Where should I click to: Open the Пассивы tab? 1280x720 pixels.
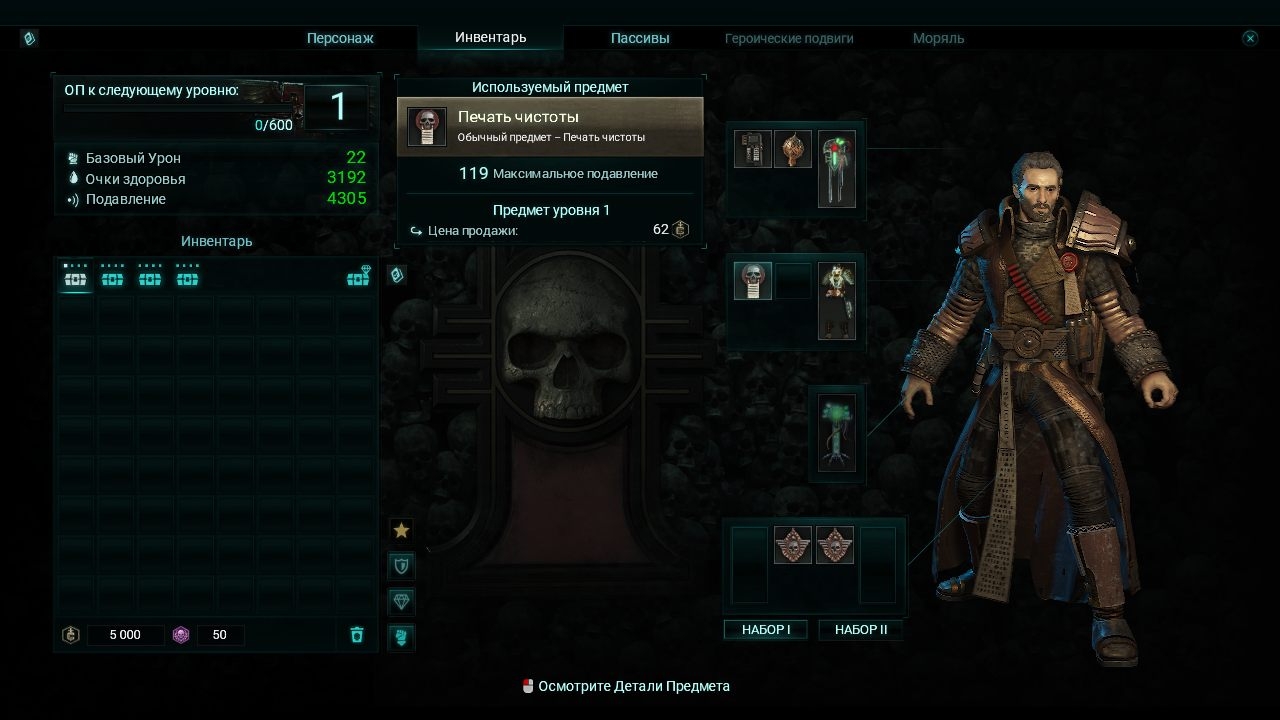pos(640,38)
